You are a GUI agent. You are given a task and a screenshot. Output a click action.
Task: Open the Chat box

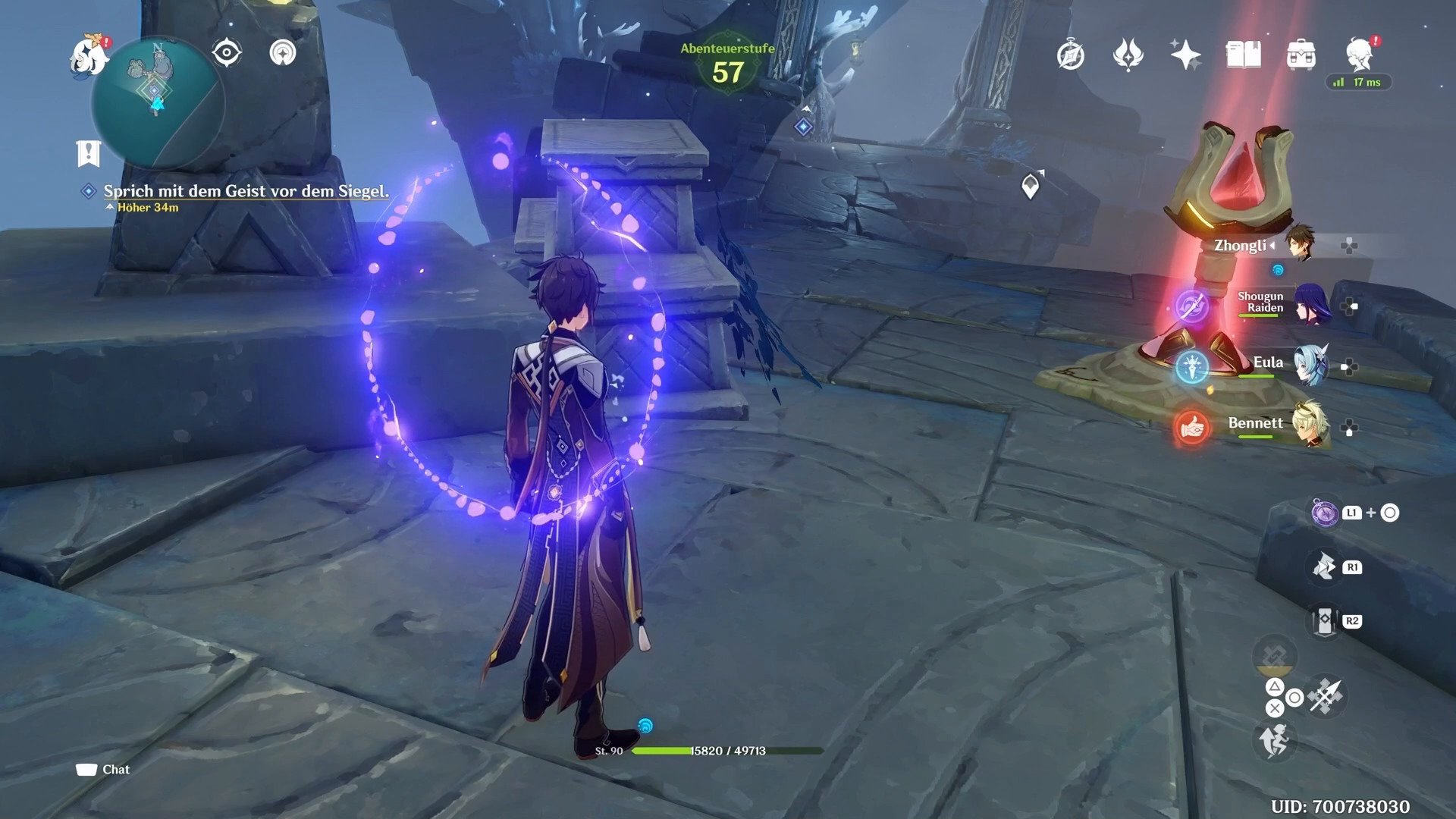coord(103,770)
